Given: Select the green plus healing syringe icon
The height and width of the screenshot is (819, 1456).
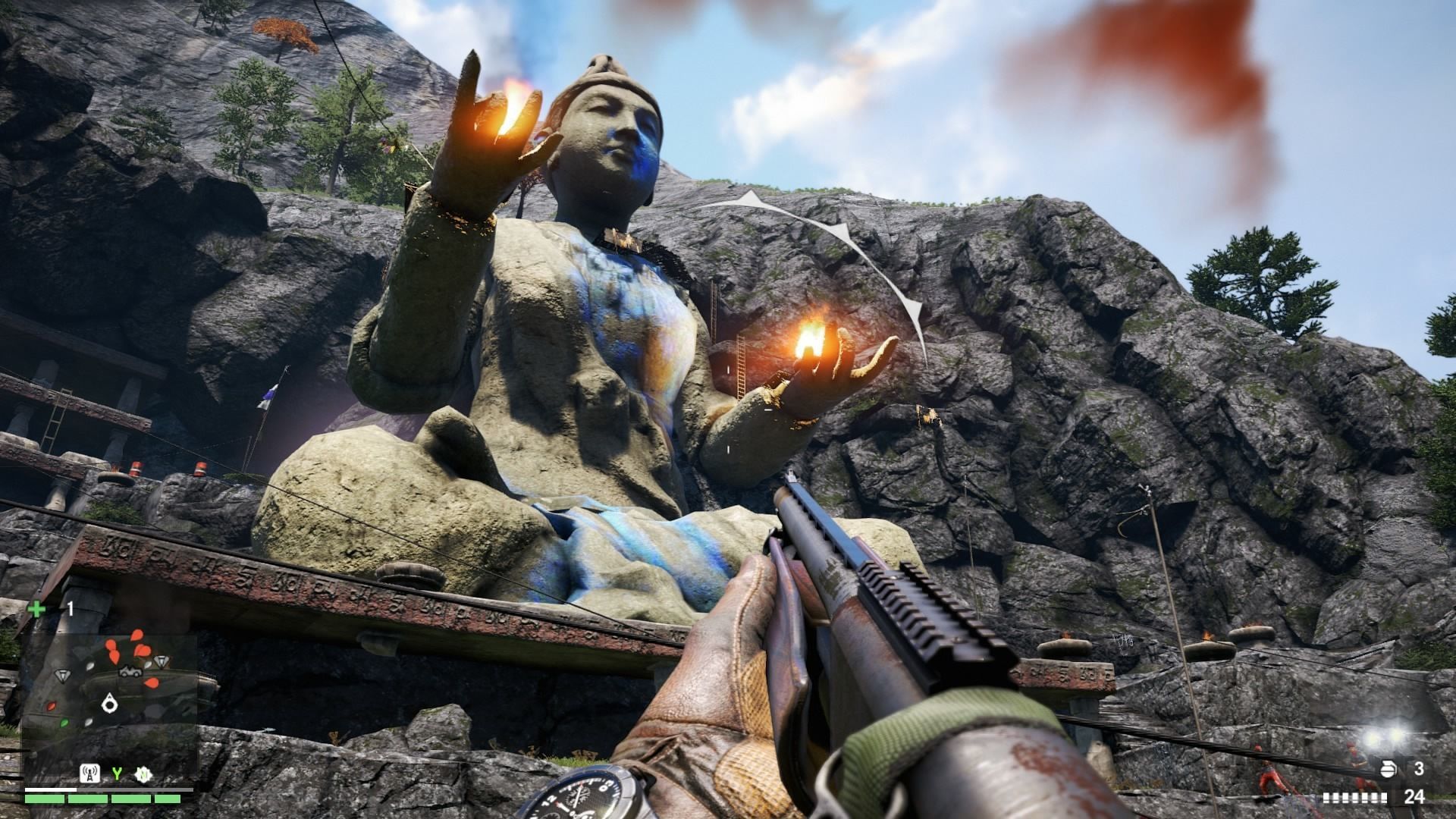Looking at the screenshot, I should tap(36, 608).
